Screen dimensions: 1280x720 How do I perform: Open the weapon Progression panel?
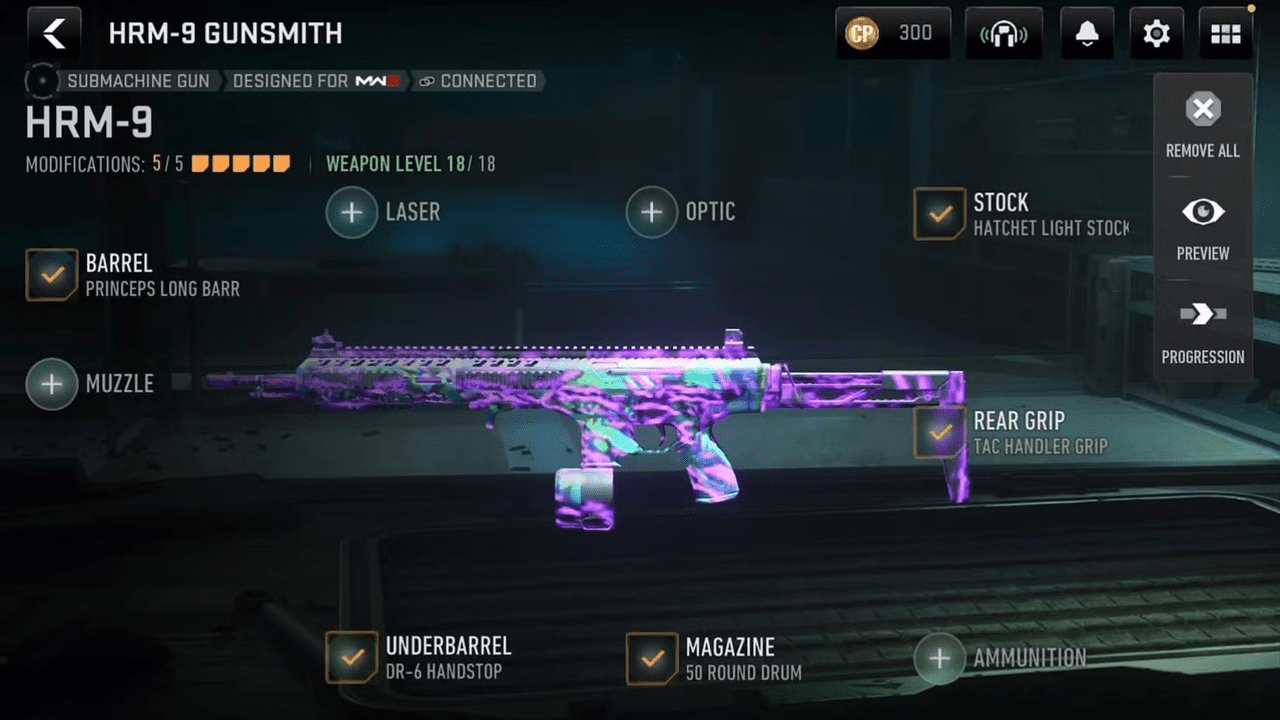point(1203,330)
